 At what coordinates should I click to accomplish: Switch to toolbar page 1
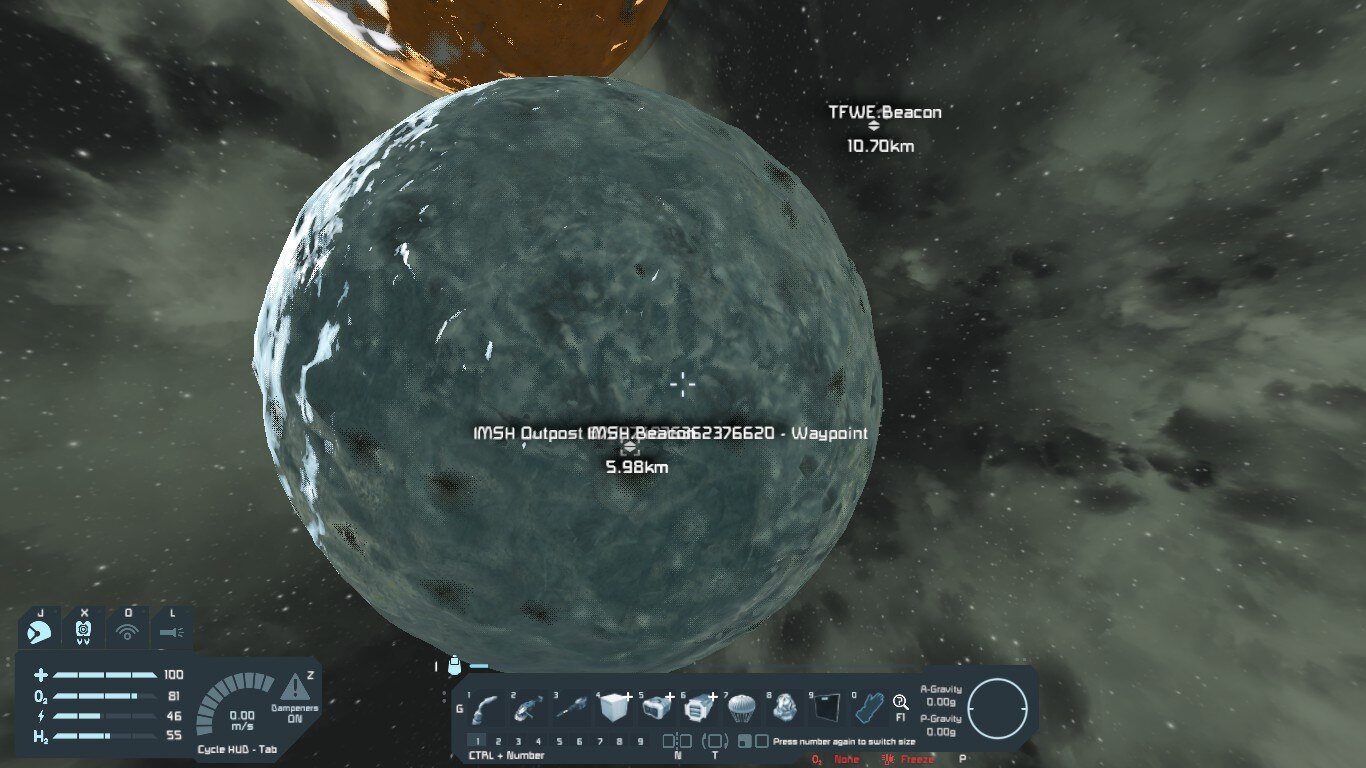pos(478,742)
